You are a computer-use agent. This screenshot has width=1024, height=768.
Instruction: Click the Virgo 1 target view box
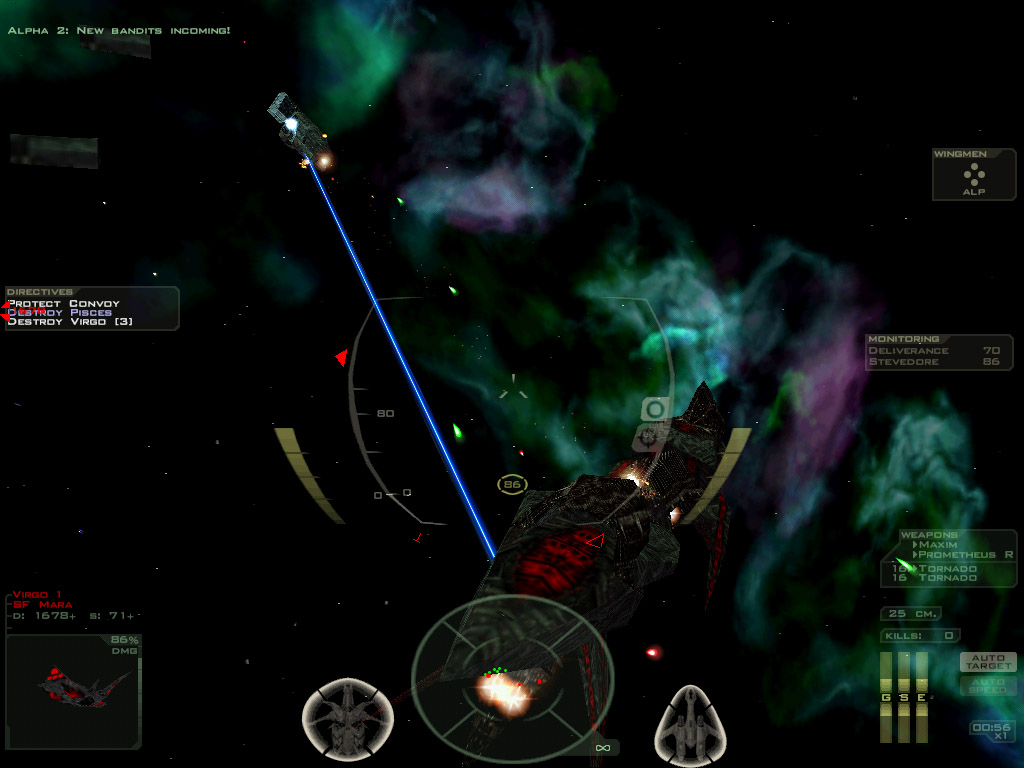pyautogui.click(x=72, y=690)
